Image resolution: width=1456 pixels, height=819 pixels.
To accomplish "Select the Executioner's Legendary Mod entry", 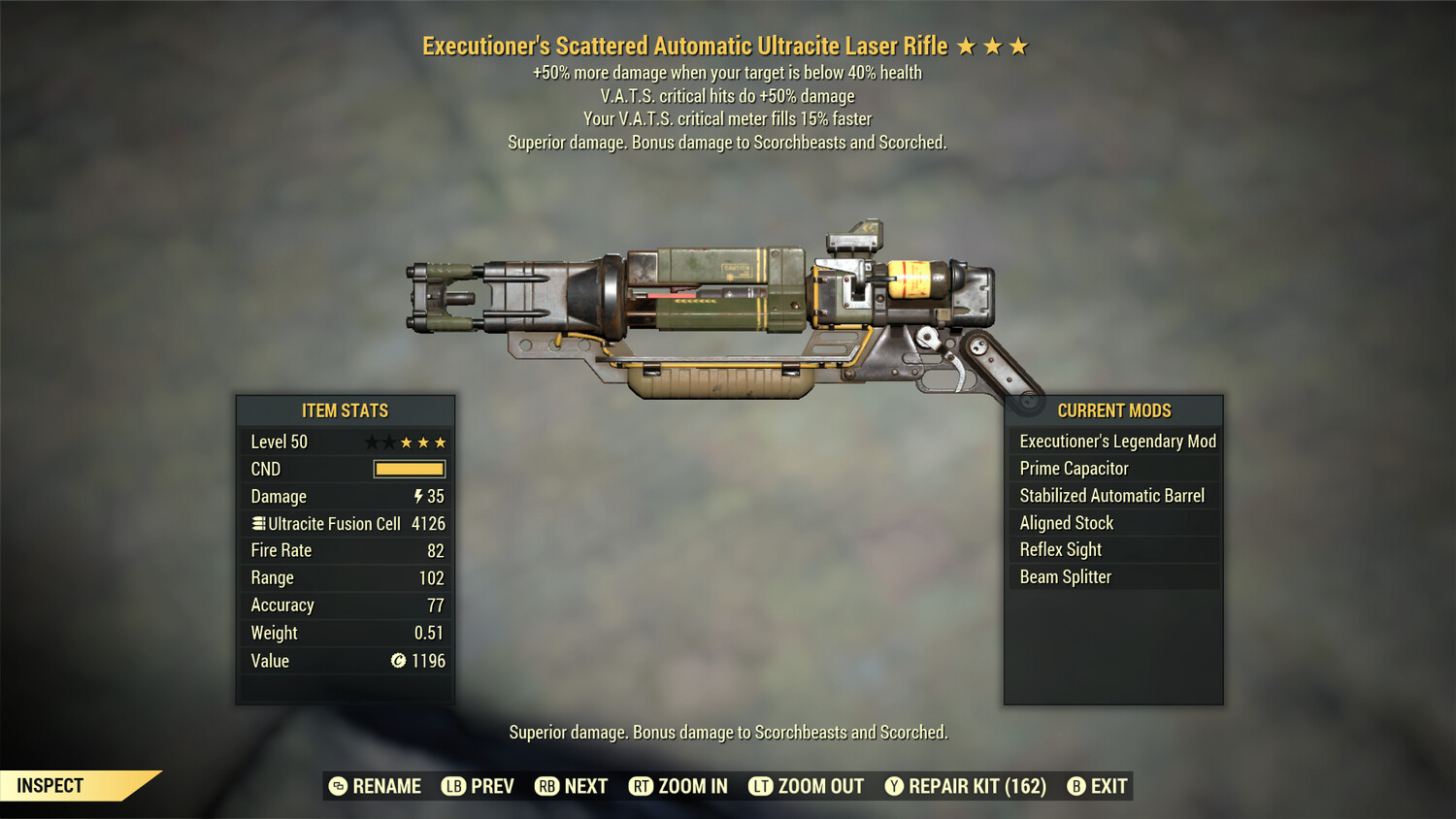I will tap(1116, 441).
